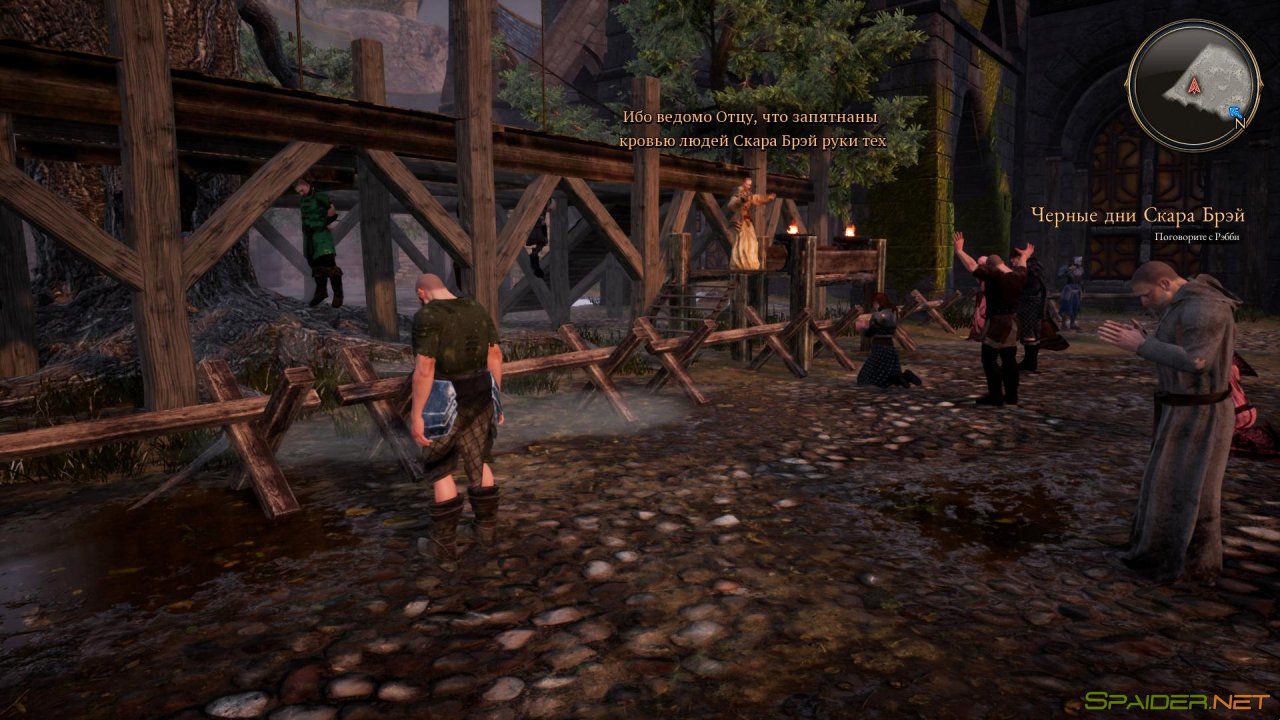The height and width of the screenshot is (720, 1280).
Task: Click the golden letter N compass indicator
Action: pos(1241,122)
